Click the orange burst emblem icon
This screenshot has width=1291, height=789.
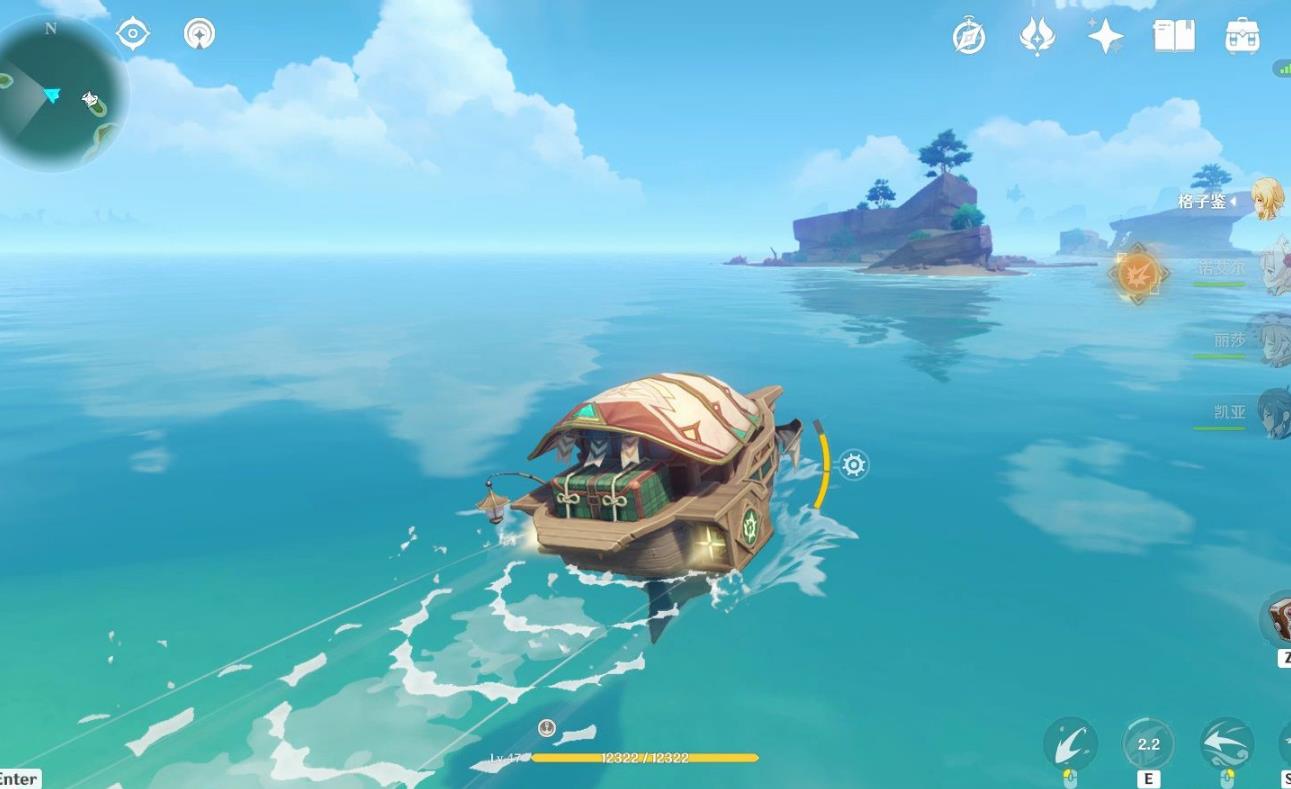coord(1138,272)
